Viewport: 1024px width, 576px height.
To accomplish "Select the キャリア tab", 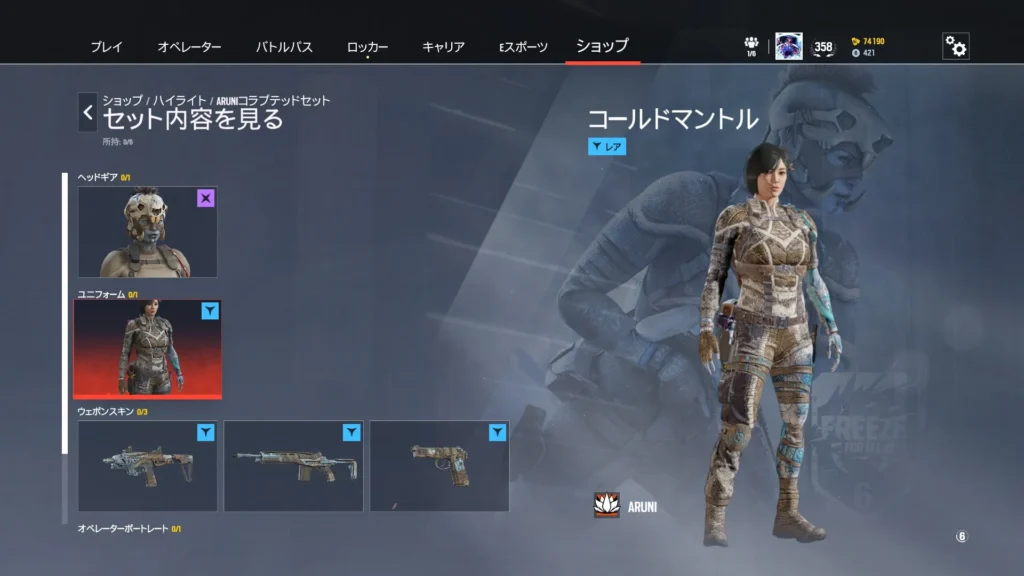I will [443, 47].
